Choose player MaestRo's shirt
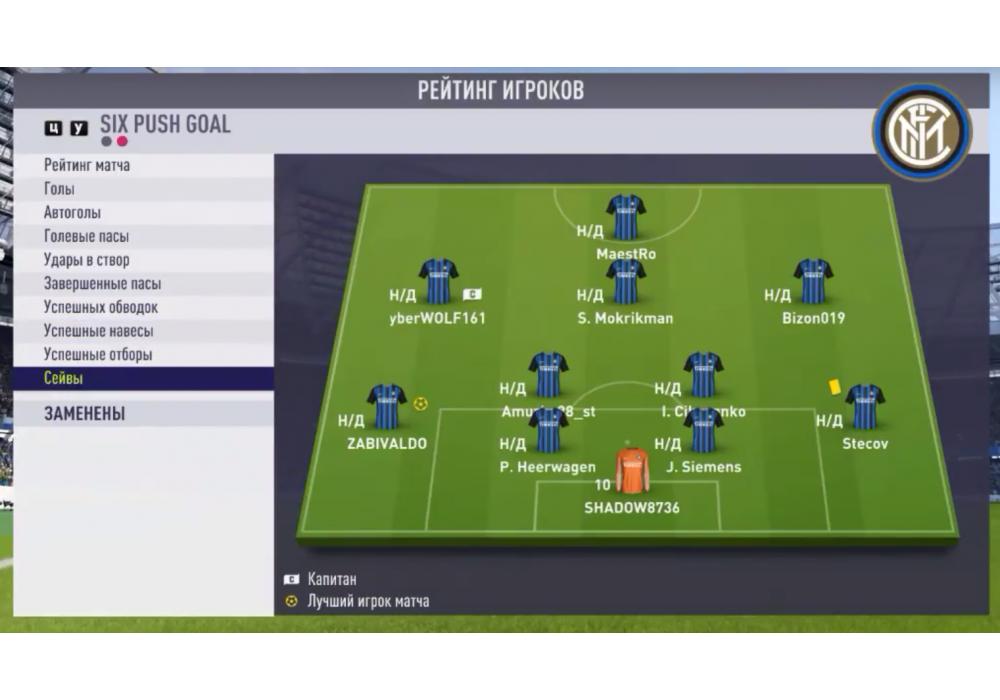Viewport: 1000px width, 700px height. [x=626, y=217]
